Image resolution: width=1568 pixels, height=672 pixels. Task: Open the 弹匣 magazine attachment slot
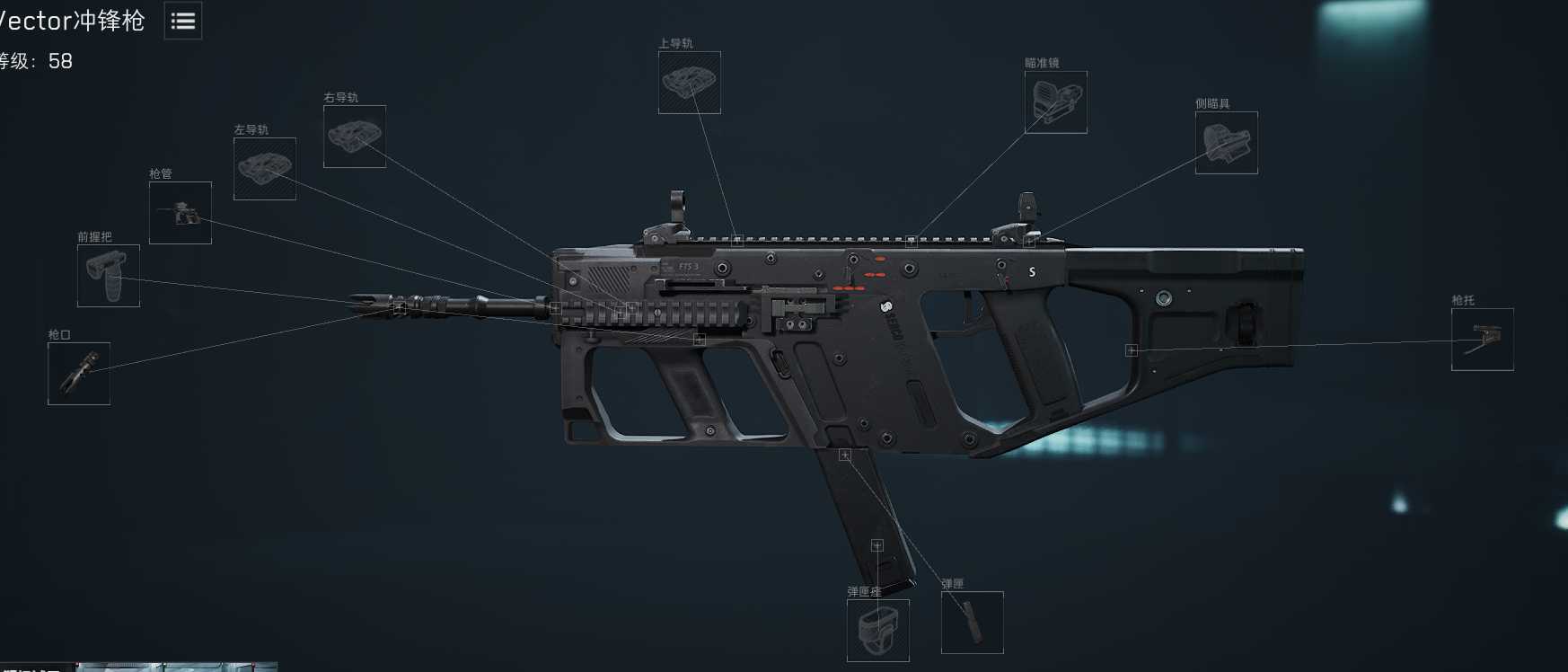972,622
